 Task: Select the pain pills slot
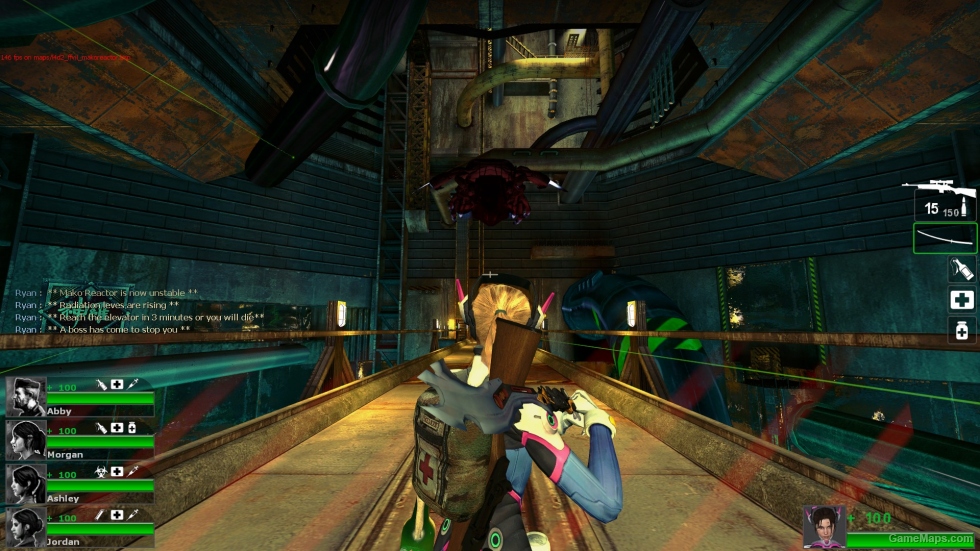click(961, 330)
